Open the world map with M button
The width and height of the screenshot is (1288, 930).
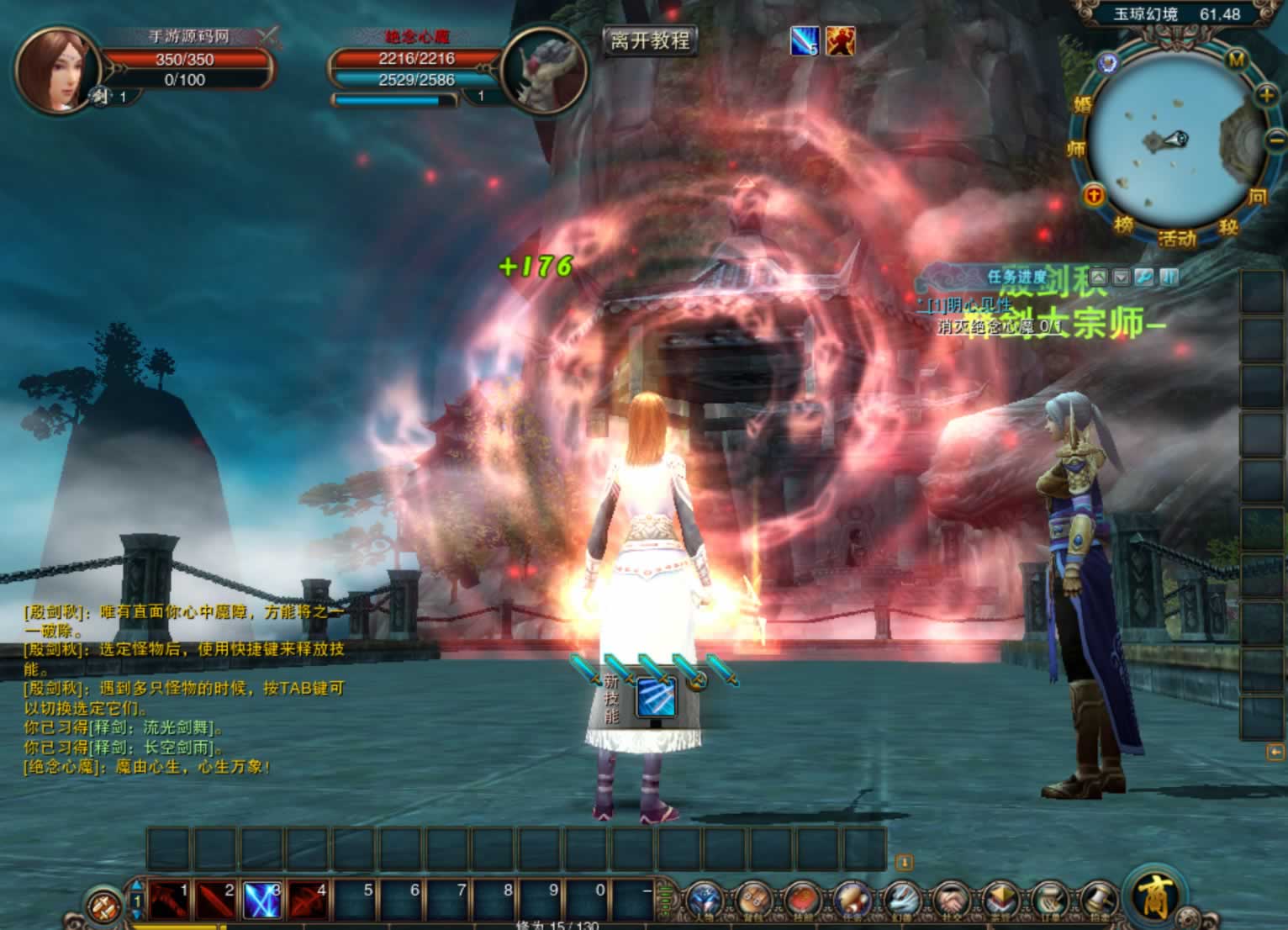point(1237,60)
